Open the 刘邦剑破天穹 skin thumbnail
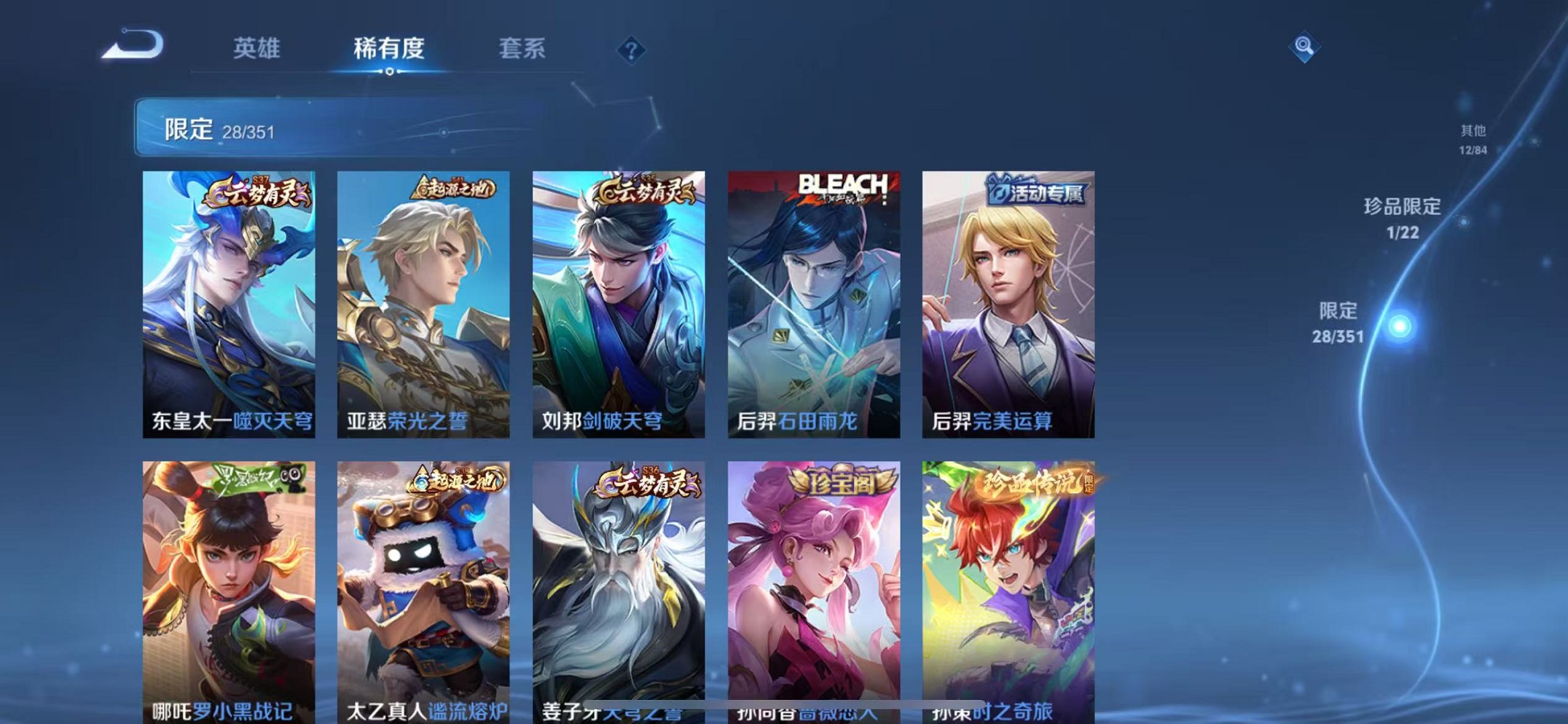 click(x=618, y=302)
